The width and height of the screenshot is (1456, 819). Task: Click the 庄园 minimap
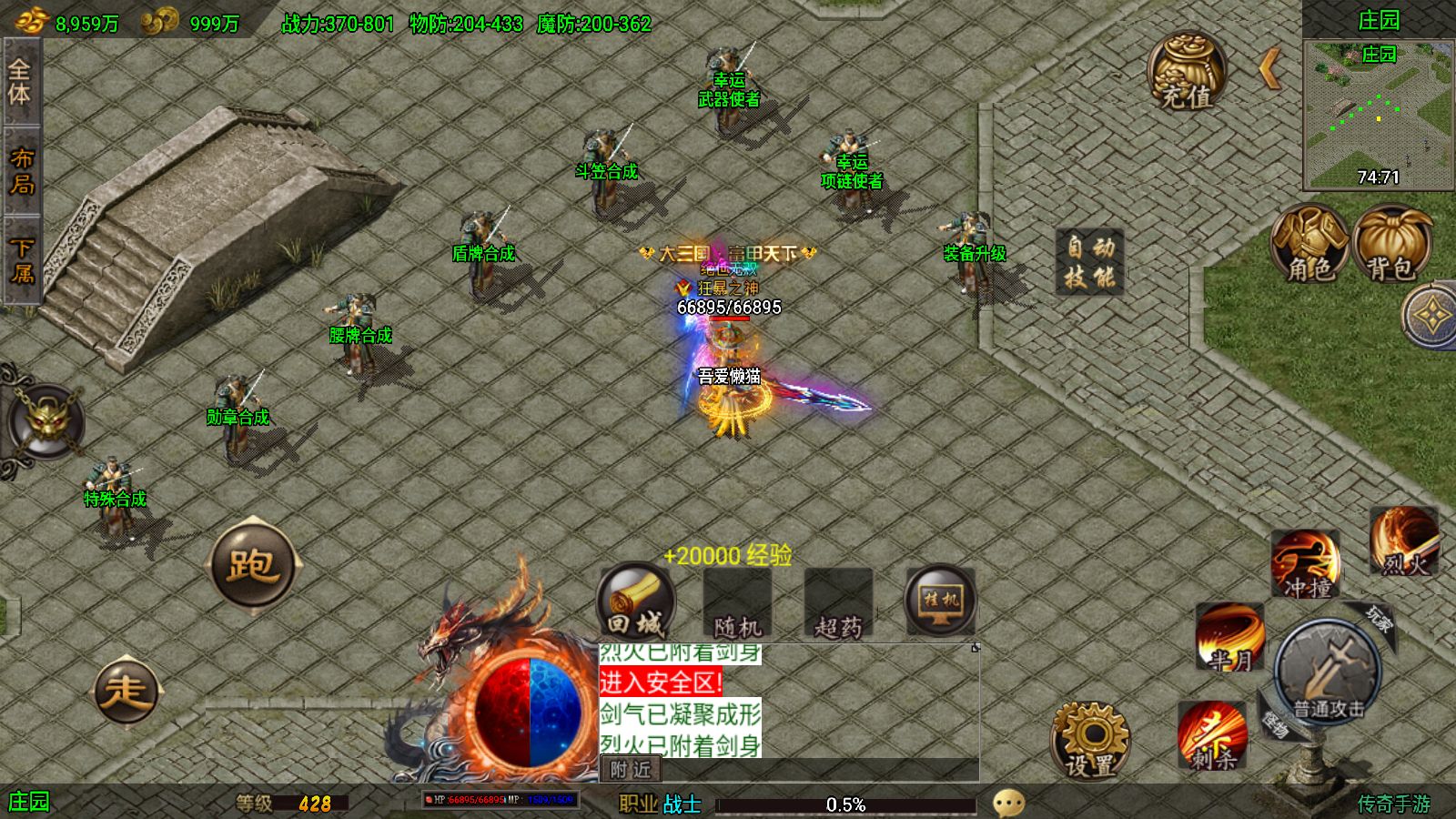pos(1378,114)
